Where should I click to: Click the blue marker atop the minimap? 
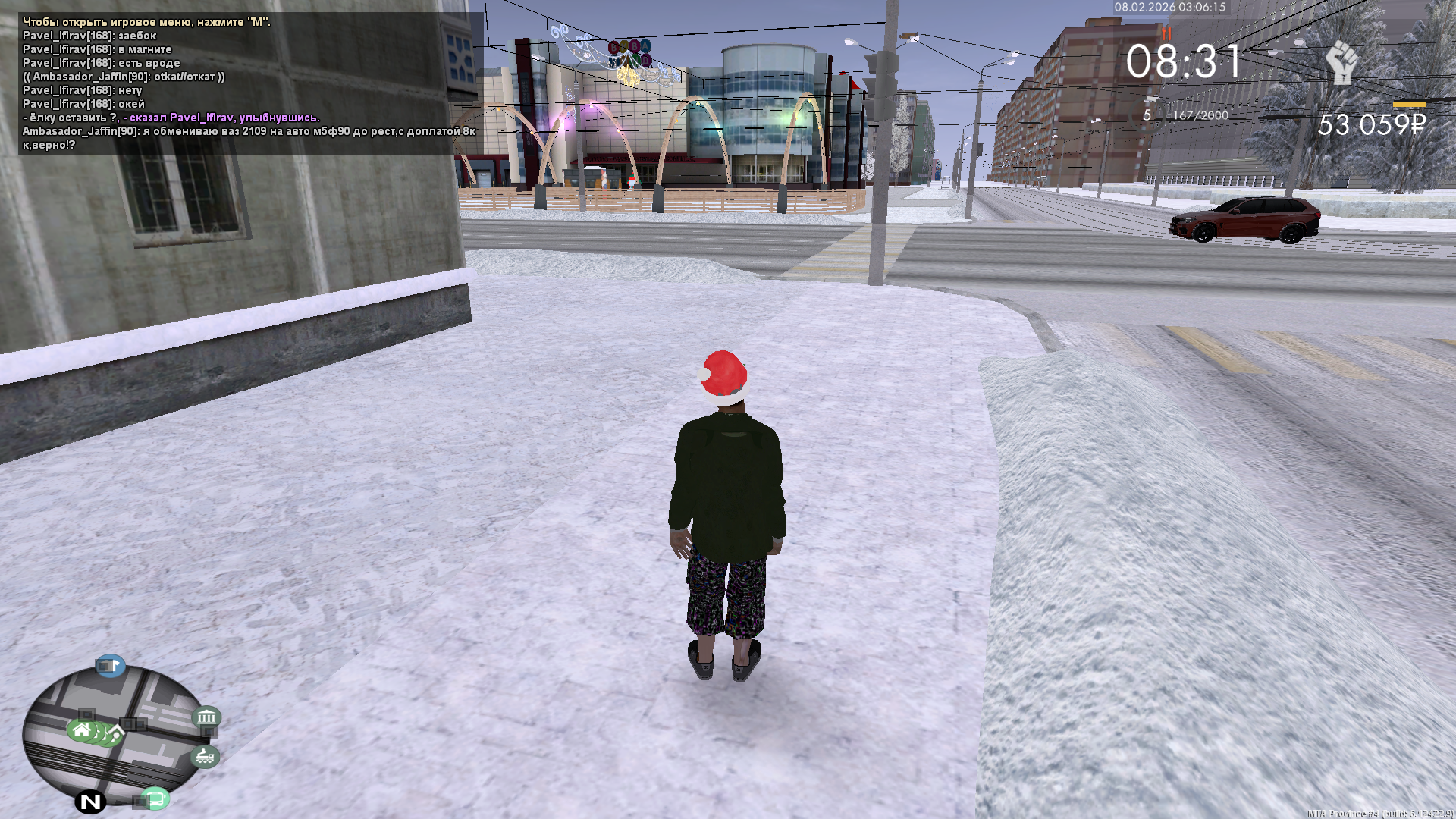(110, 666)
